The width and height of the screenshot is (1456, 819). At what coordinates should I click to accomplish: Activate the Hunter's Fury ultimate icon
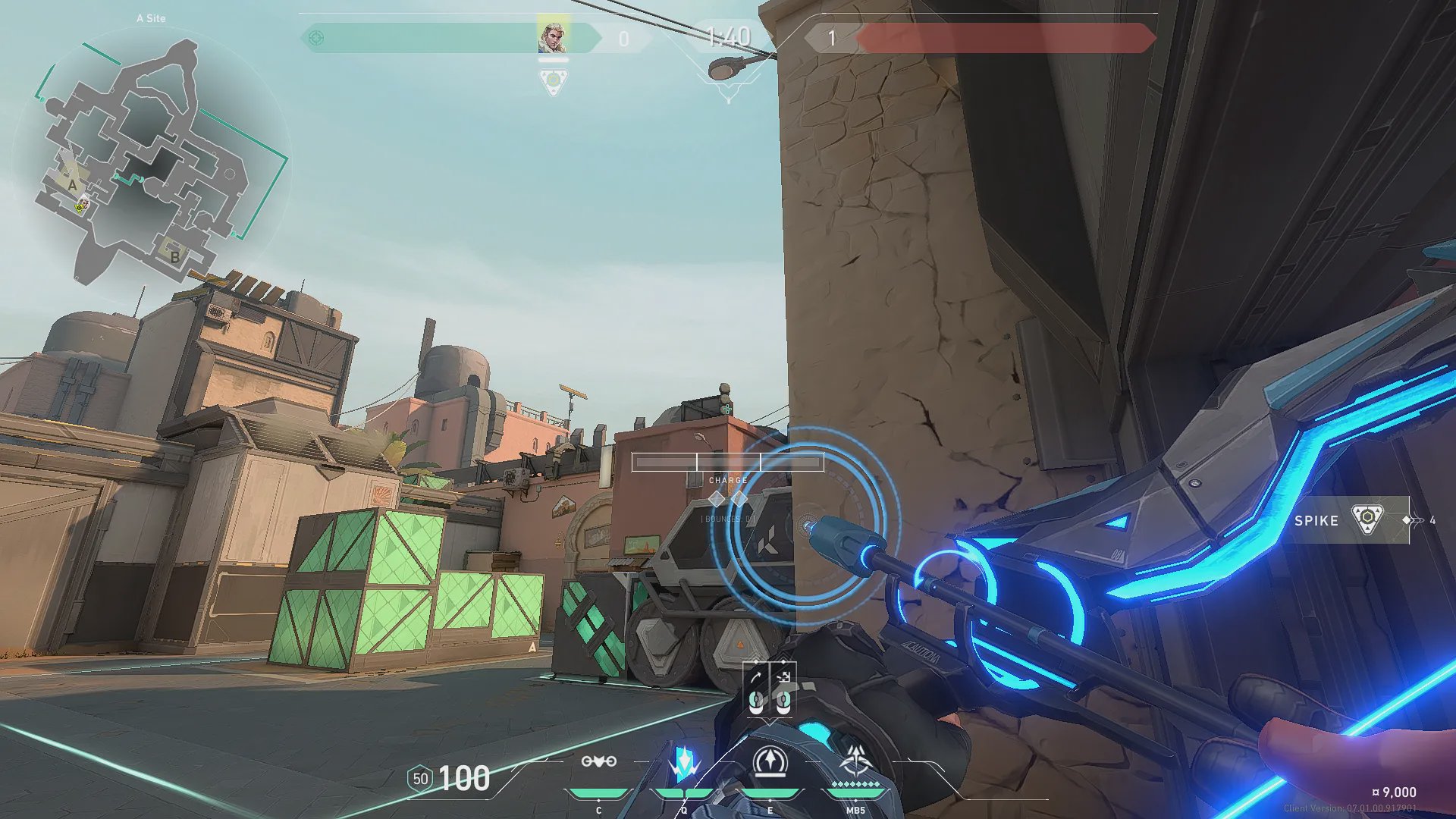pyautogui.click(x=856, y=761)
